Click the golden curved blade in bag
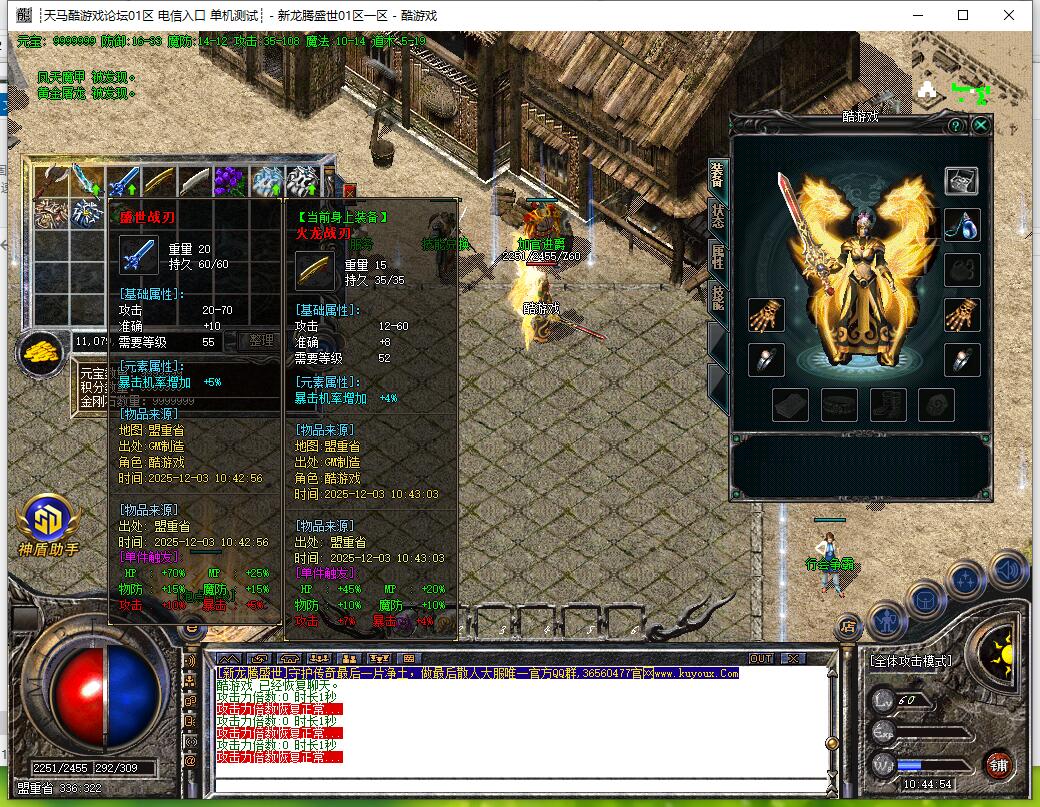This screenshot has width=1040, height=807. 158,181
